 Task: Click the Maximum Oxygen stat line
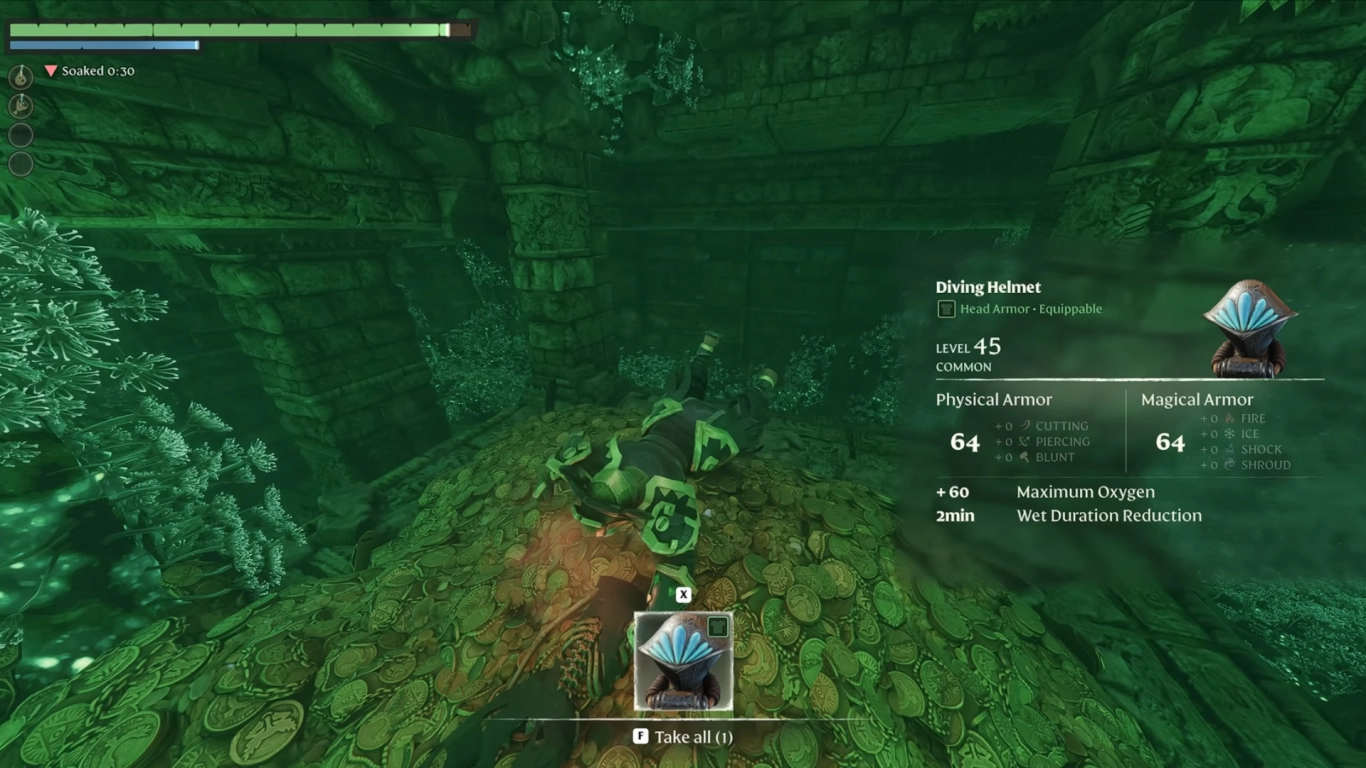tap(1085, 492)
